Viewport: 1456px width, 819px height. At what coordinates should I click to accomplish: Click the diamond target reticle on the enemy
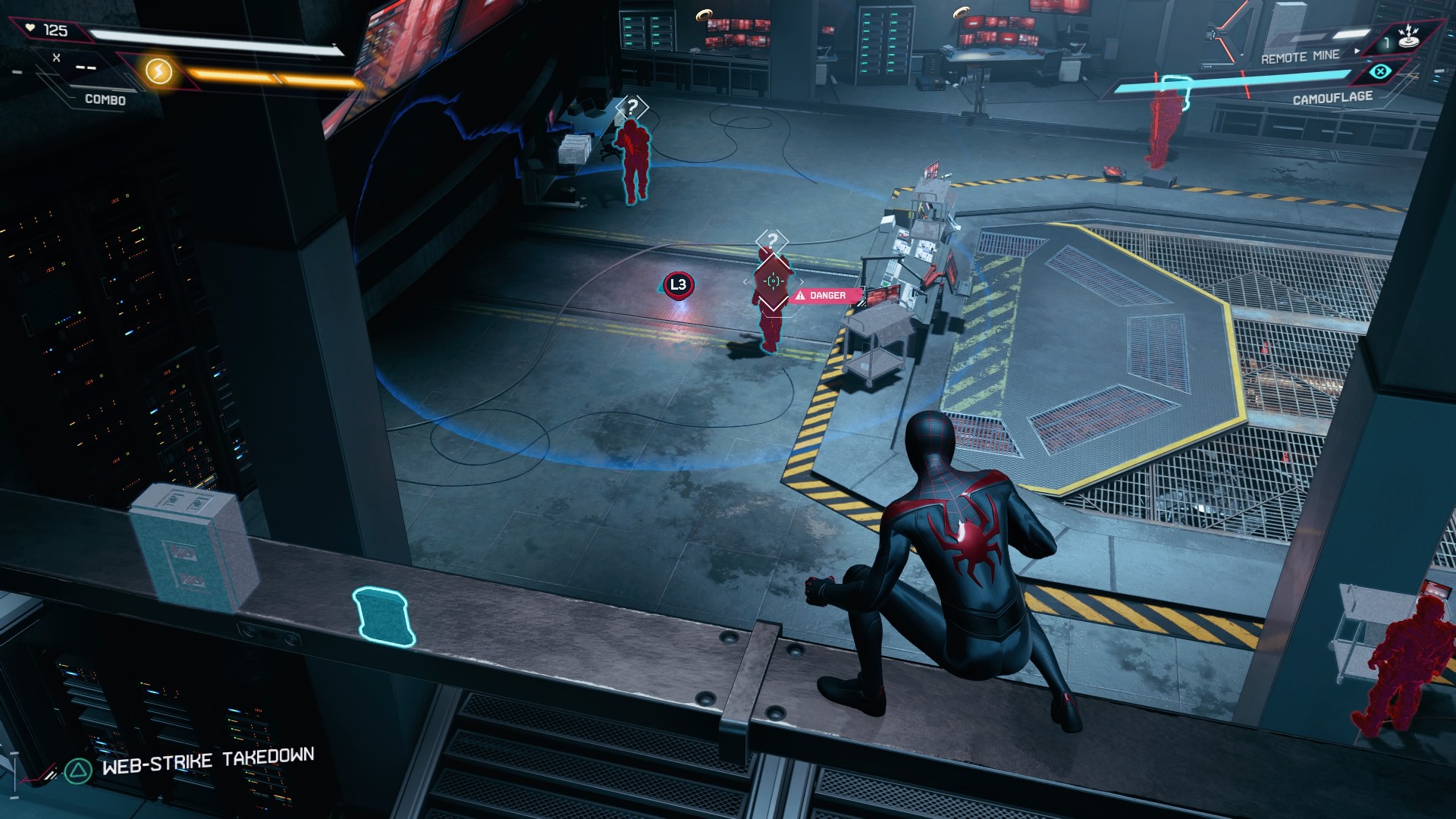point(773,281)
